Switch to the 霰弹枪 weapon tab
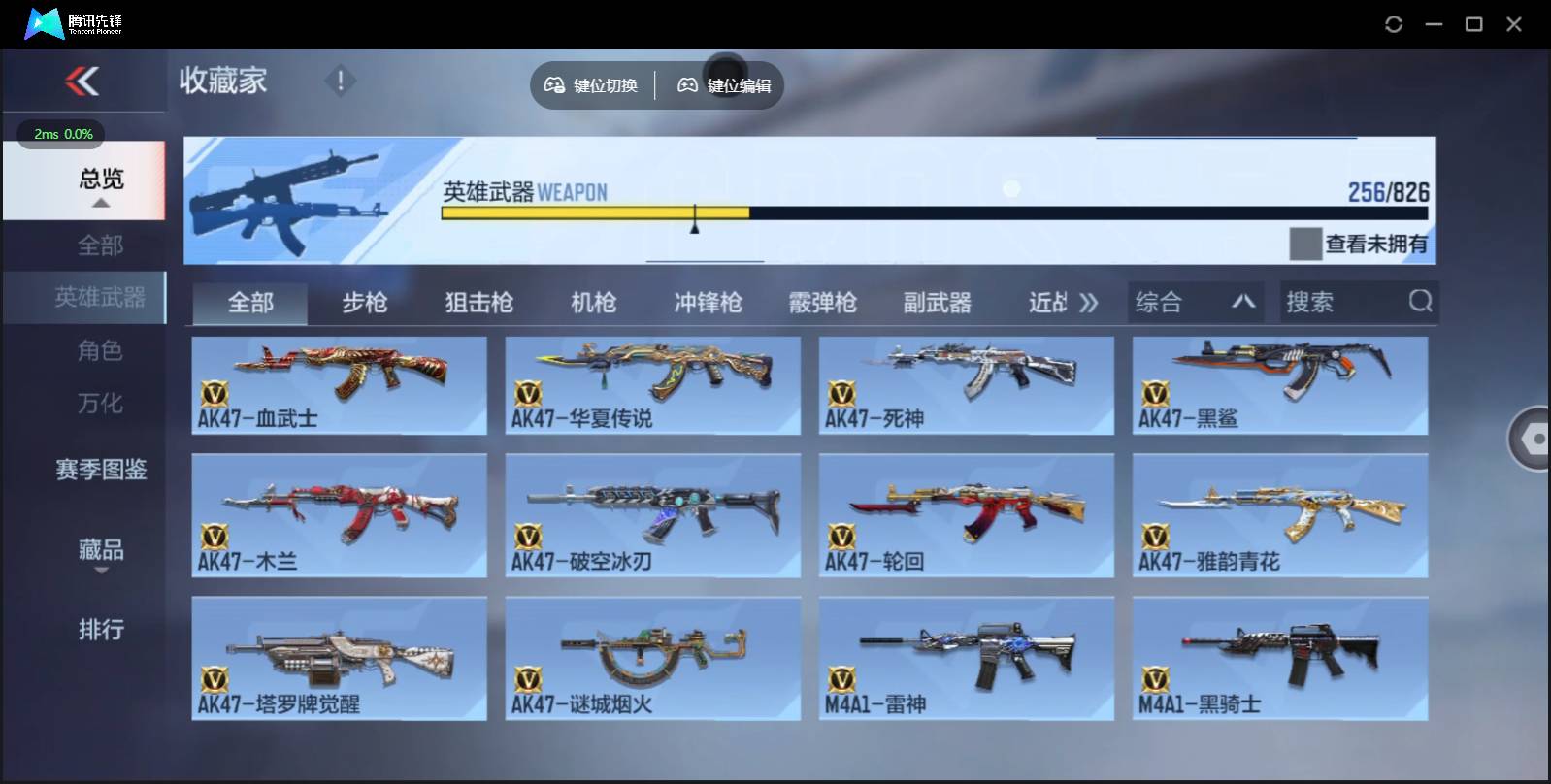 point(823,303)
